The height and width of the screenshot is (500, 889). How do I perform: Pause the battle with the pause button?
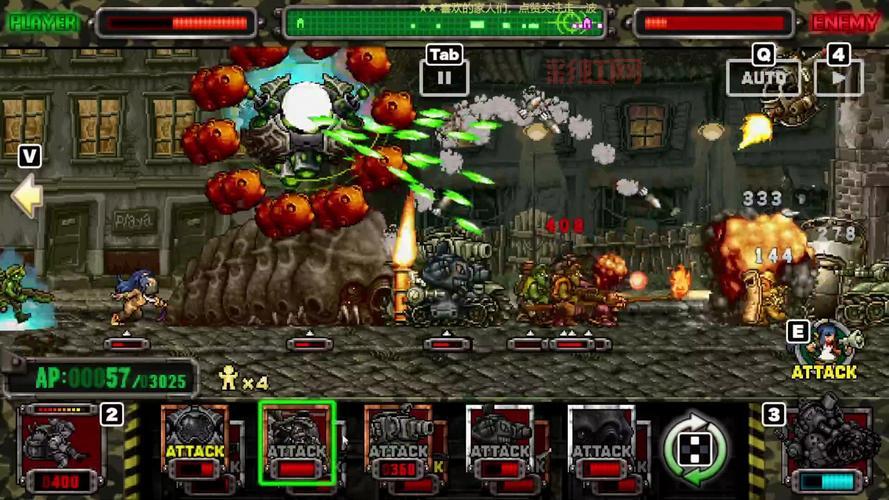[445, 75]
